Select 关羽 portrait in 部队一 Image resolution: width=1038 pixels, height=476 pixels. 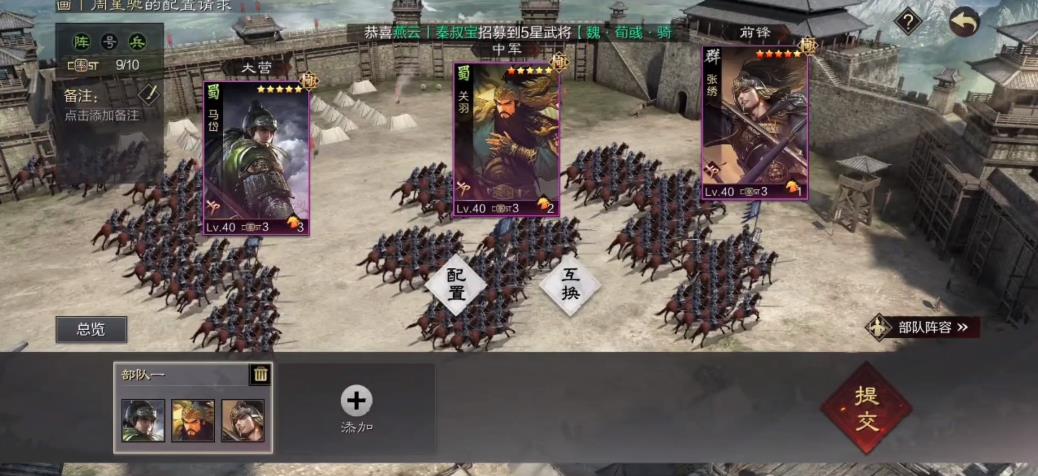[x=192, y=420]
